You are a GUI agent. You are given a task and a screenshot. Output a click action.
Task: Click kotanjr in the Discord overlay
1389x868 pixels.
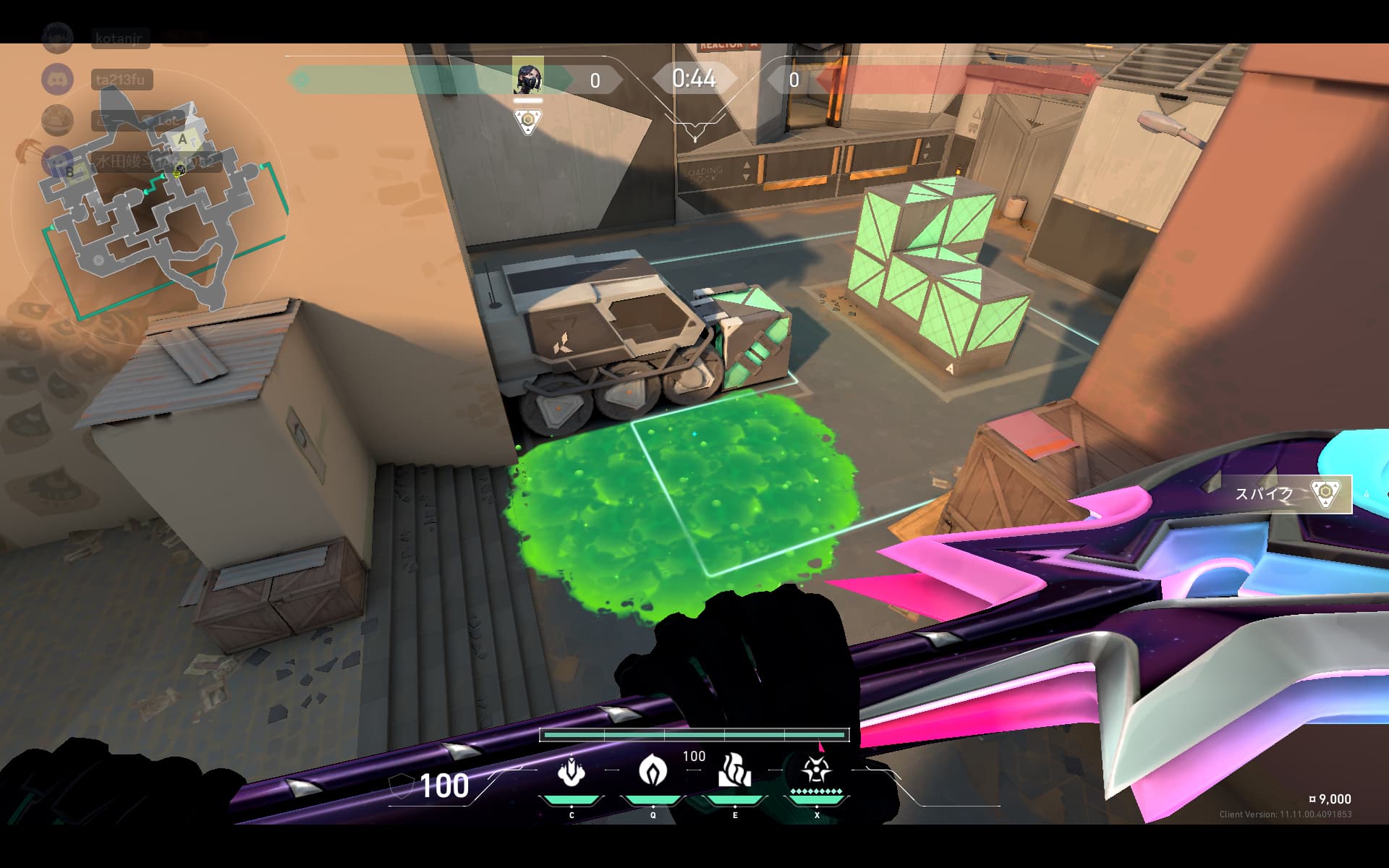(120, 38)
